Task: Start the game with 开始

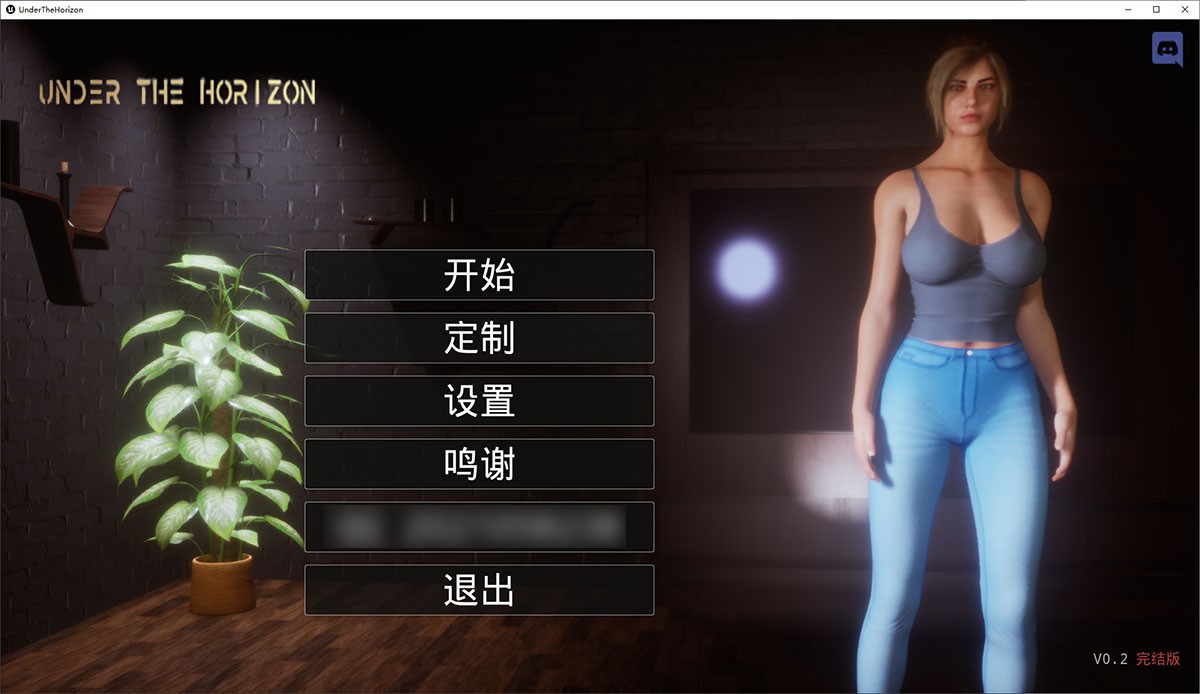Action: [479, 275]
